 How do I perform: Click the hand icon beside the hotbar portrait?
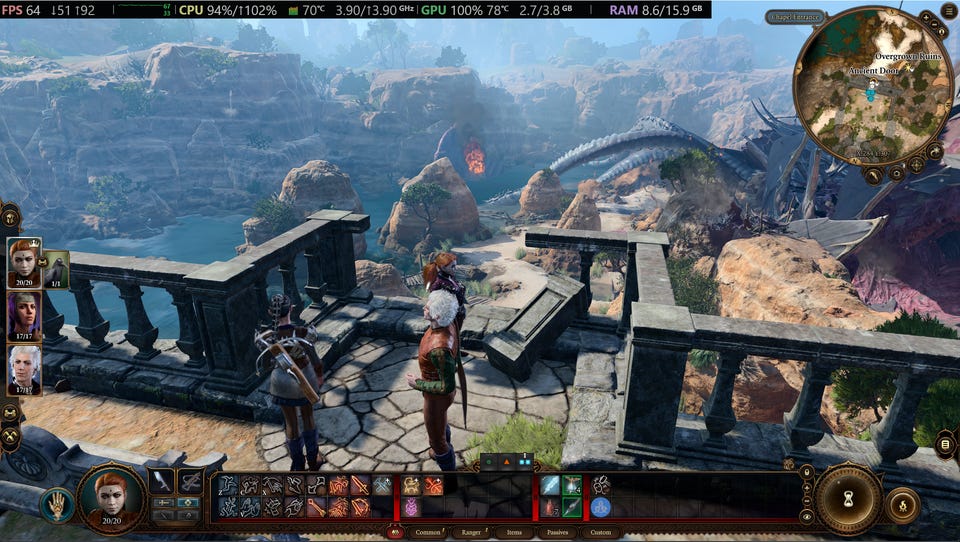click(x=57, y=505)
